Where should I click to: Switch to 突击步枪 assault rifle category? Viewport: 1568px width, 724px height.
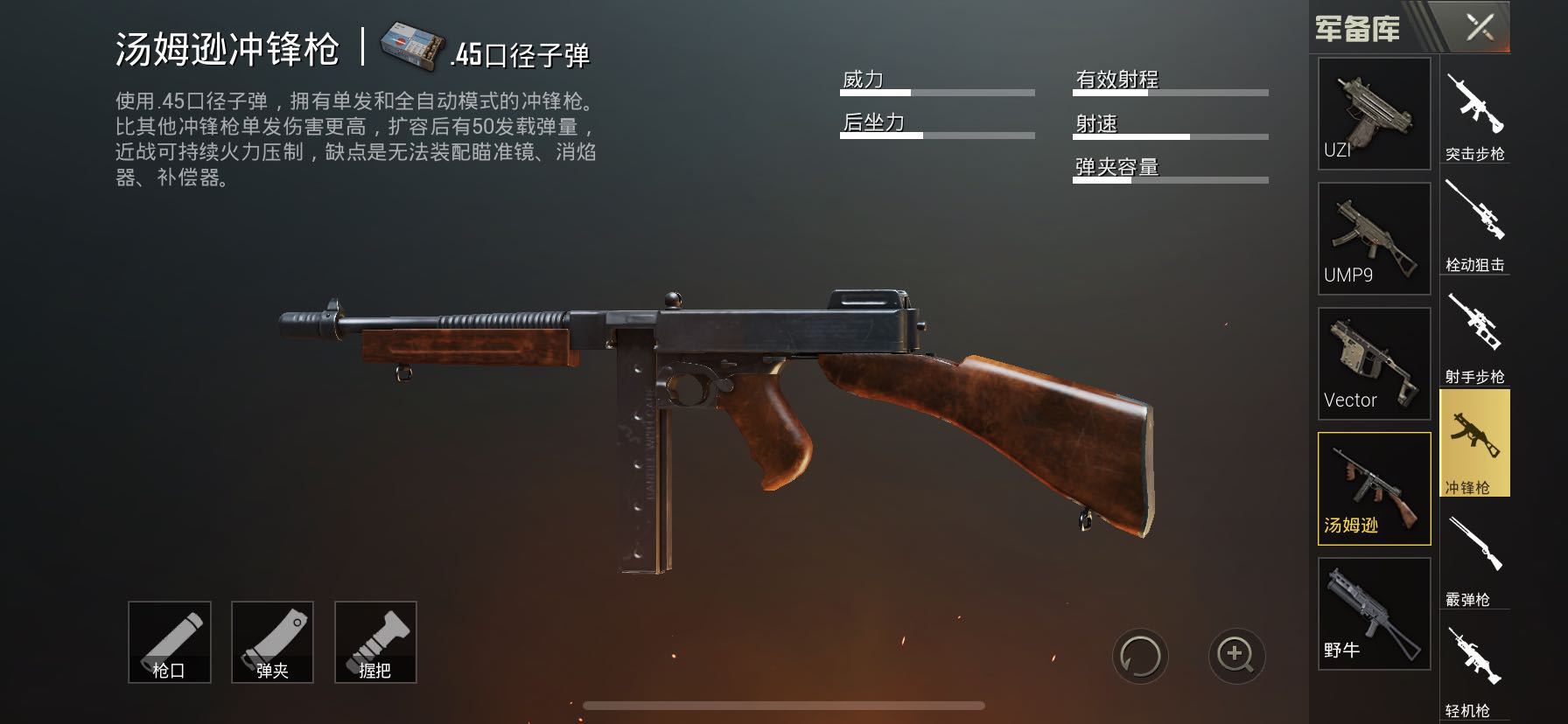tap(1474, 112)
